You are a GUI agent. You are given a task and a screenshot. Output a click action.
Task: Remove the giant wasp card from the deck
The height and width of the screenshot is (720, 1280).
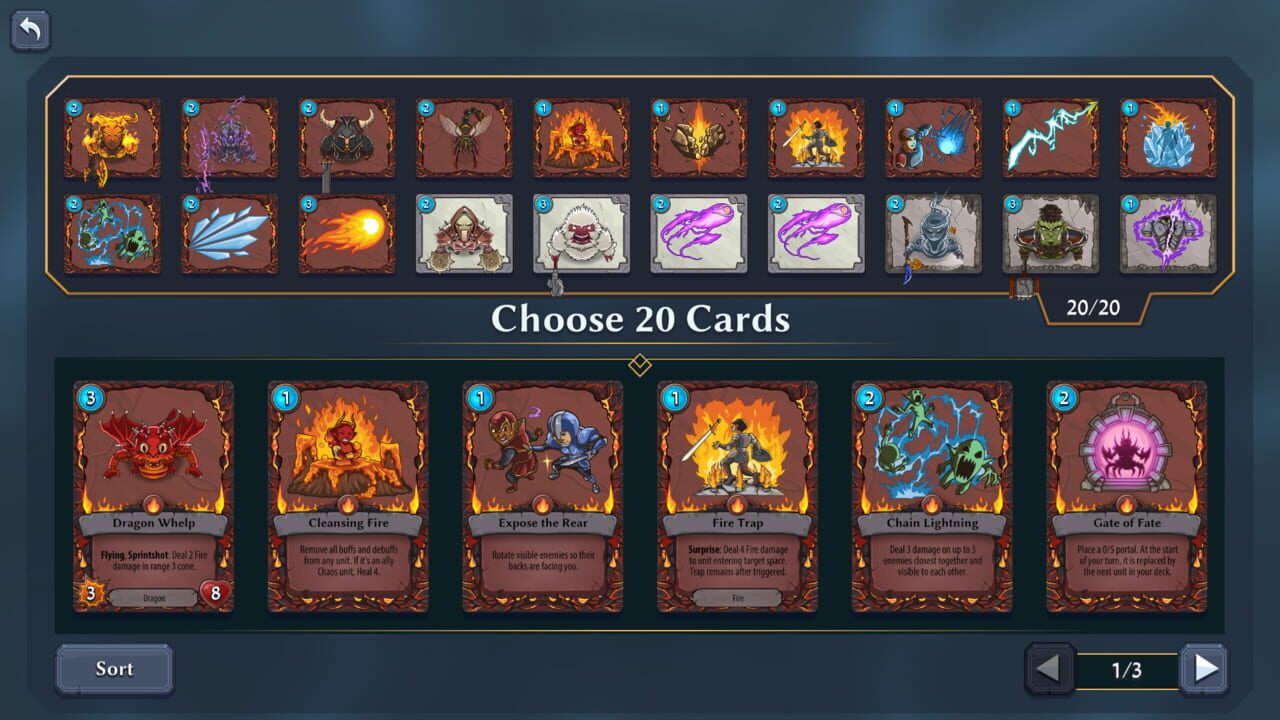coord(464,137)
